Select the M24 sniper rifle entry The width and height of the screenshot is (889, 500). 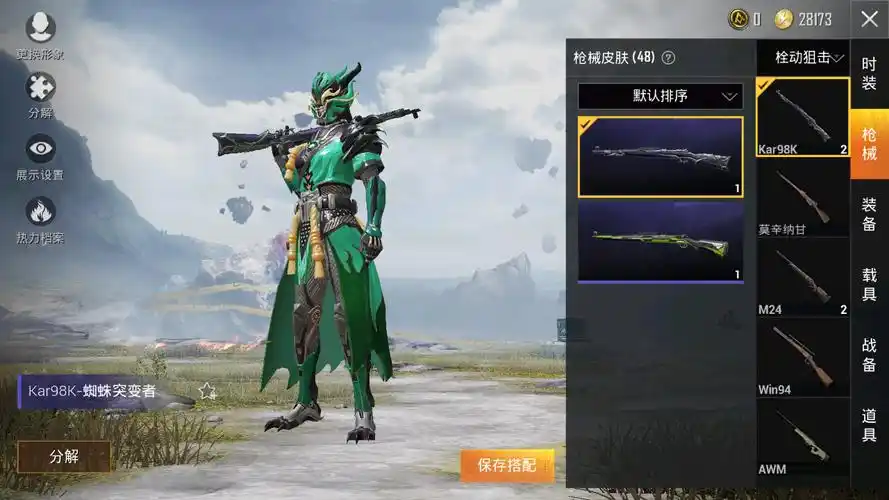point(803,278)
